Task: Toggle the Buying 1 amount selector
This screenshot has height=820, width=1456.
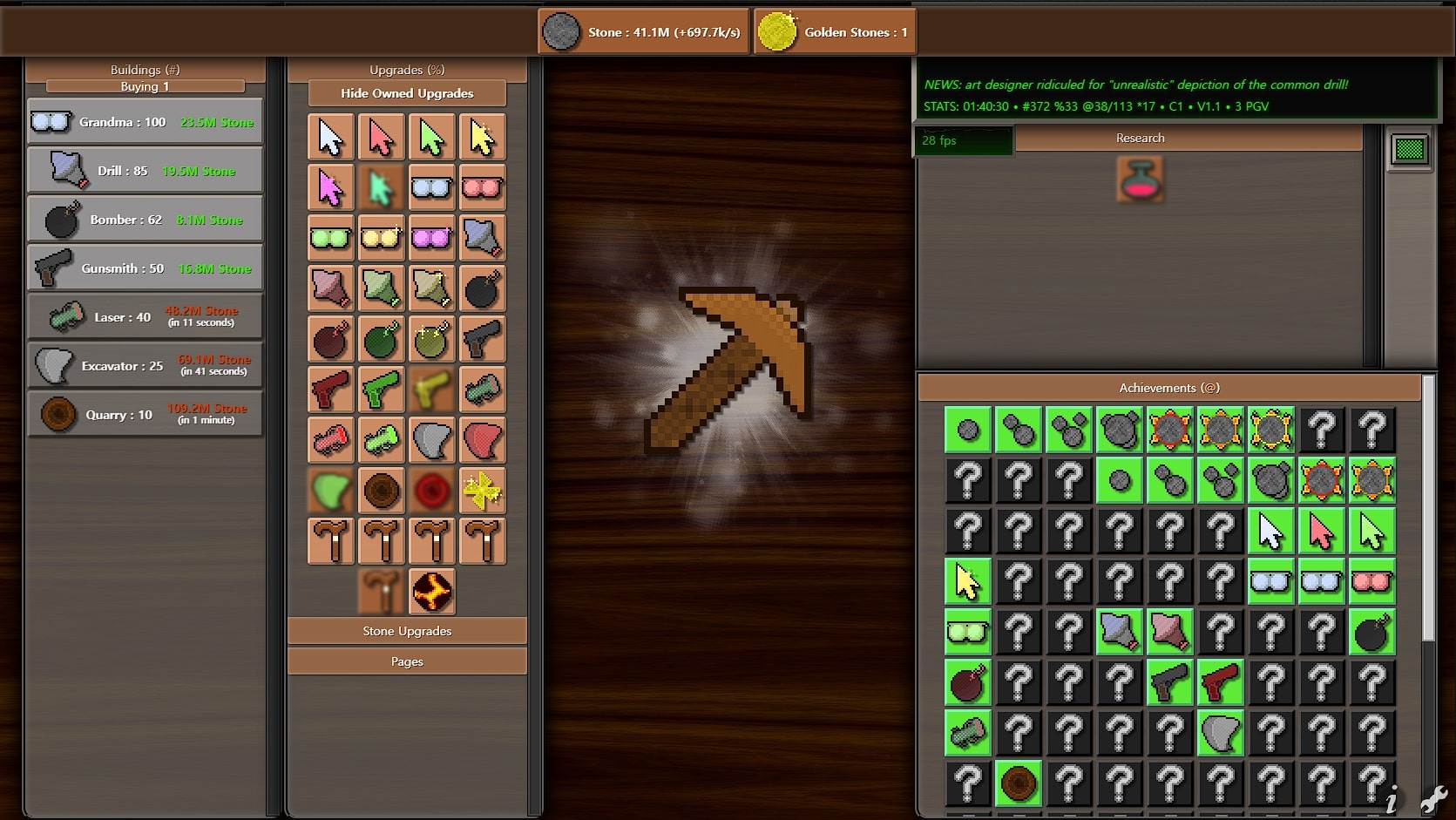Action: pos(145,86)
